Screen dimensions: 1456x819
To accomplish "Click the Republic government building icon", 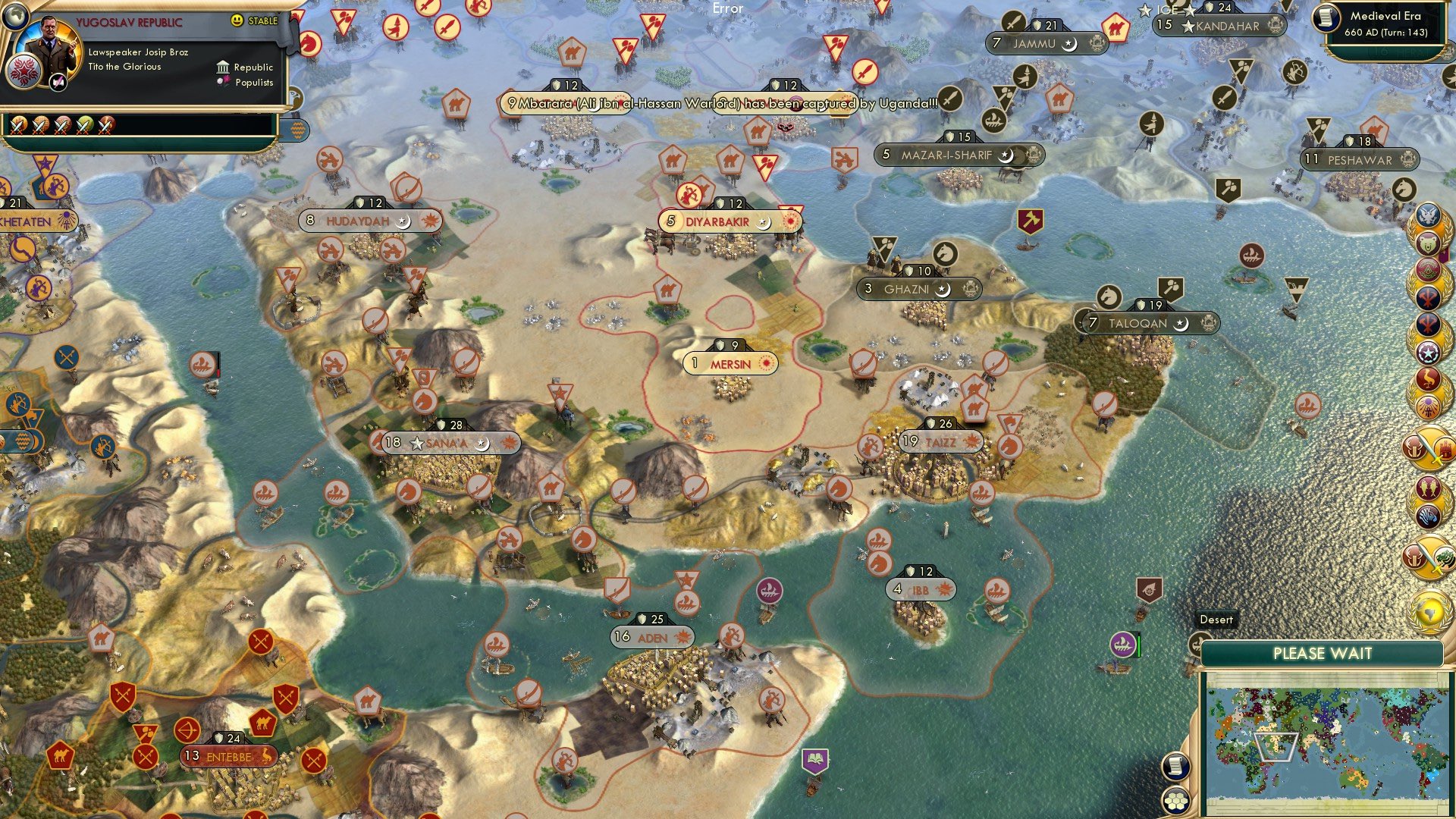I will coord(223,68).
